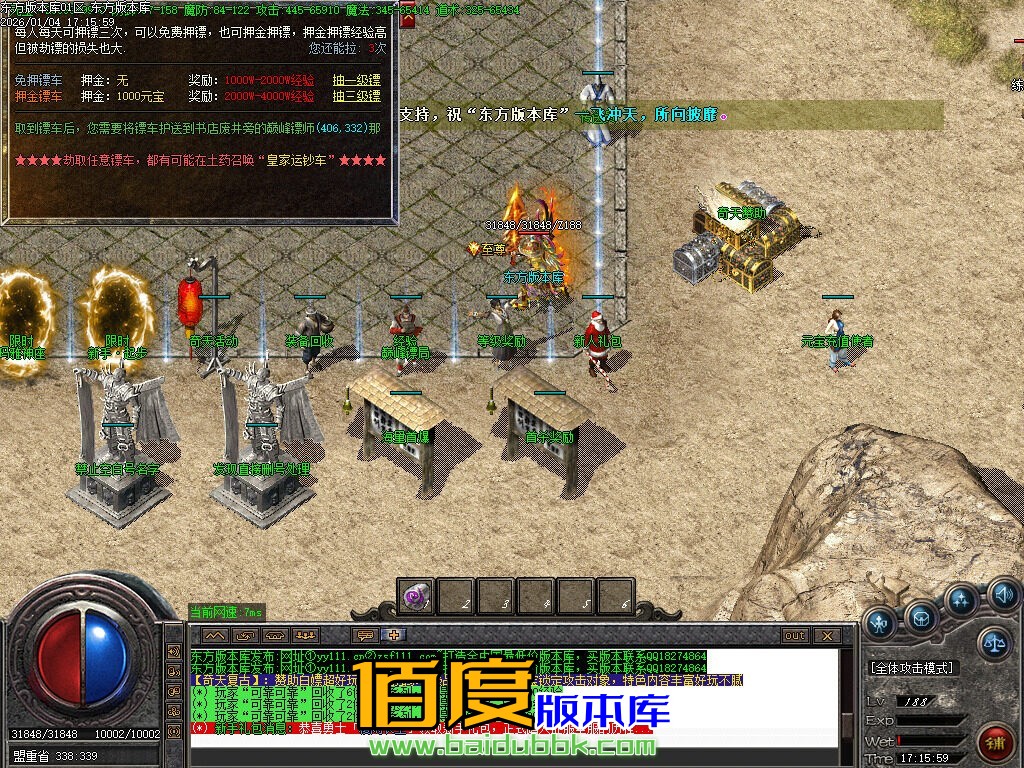
Task: Close the escort dialog with the red button
Action: tap(407, 17)
